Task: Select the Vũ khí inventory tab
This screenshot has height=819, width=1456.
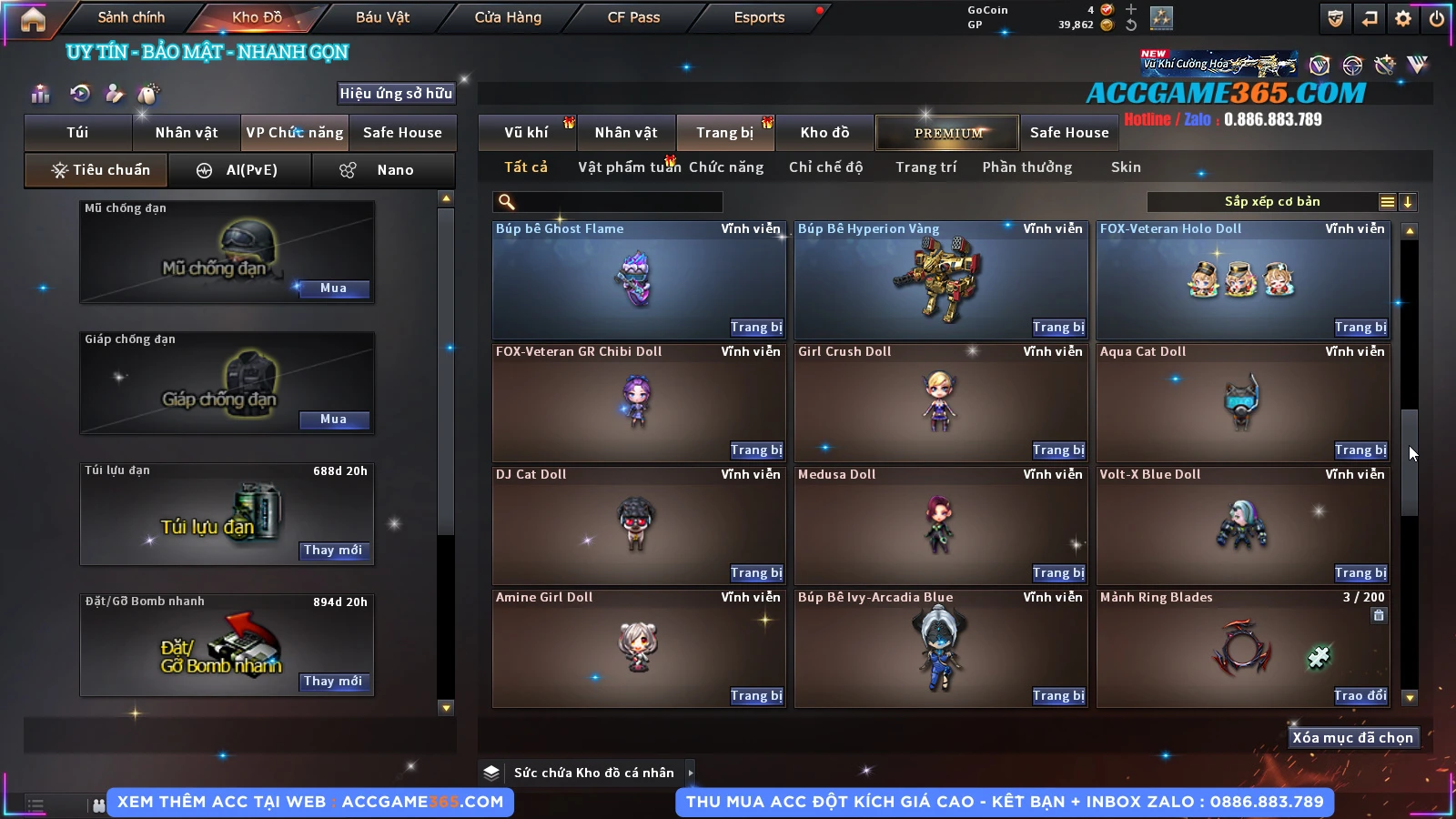Action: [x=526, y=133]
